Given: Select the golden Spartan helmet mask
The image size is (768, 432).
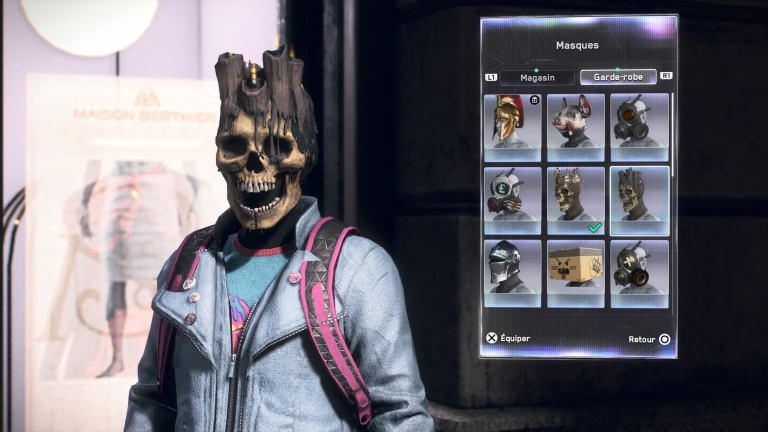Looking at the screenshot, I should pyautogui.click(x=512, y=127).
